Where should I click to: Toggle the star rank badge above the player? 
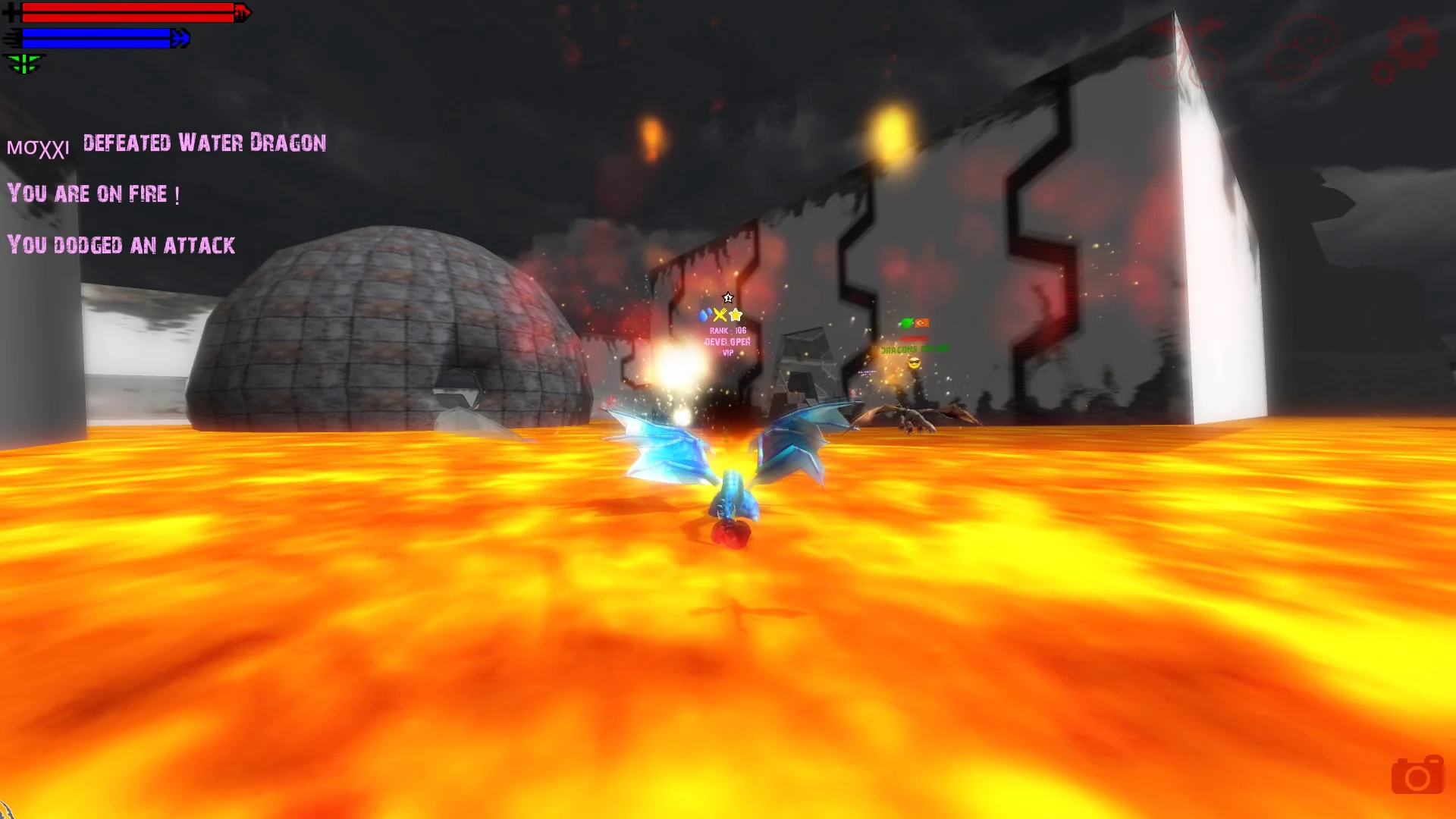pyautogui.click(x=728, y=299)
